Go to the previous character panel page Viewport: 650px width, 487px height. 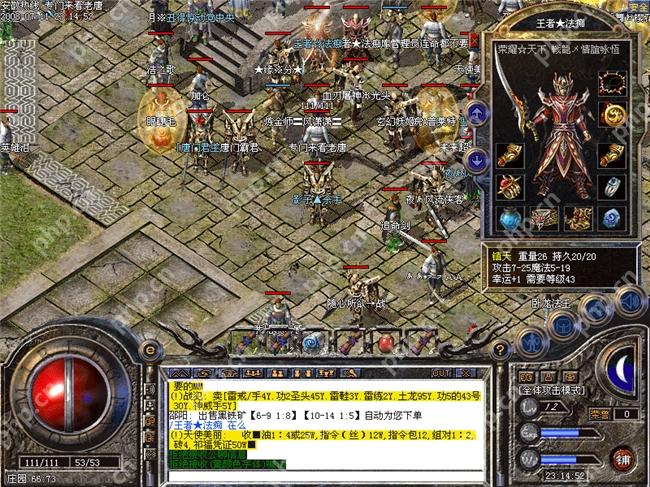[477, 112]
